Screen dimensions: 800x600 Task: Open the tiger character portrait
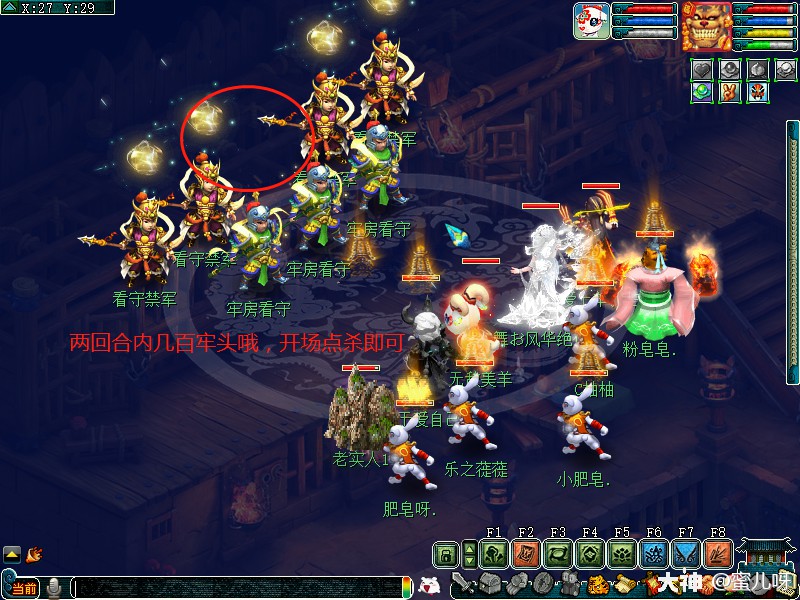point(706,25)
